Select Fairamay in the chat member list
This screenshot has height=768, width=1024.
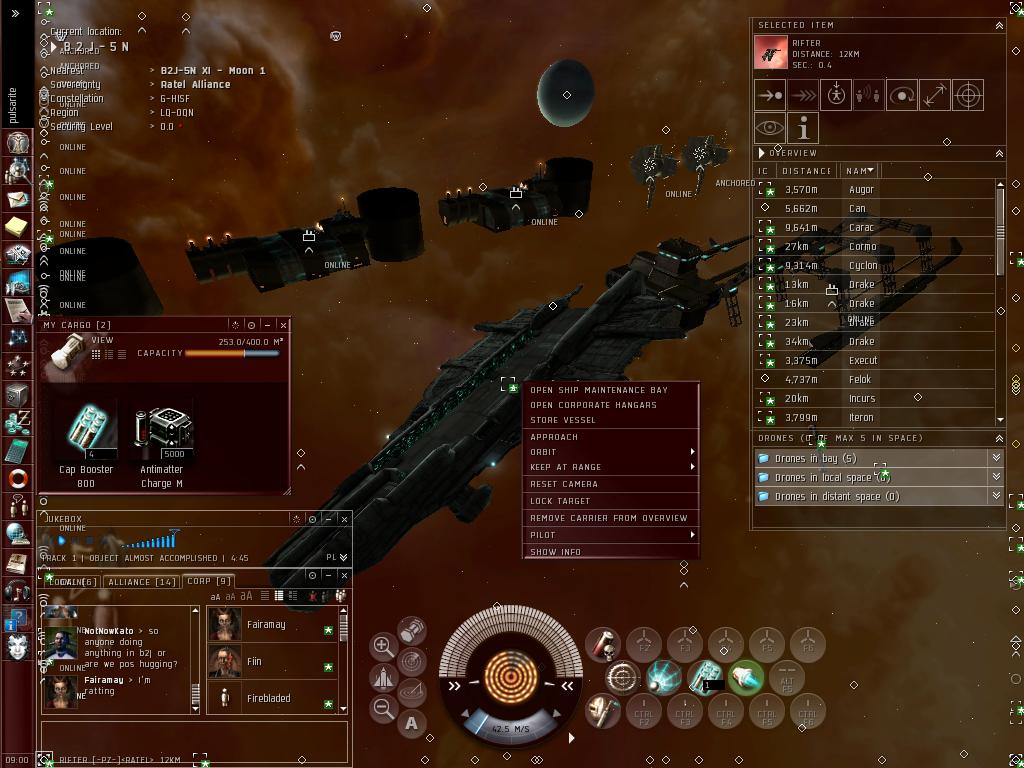(x=266, y=625)
